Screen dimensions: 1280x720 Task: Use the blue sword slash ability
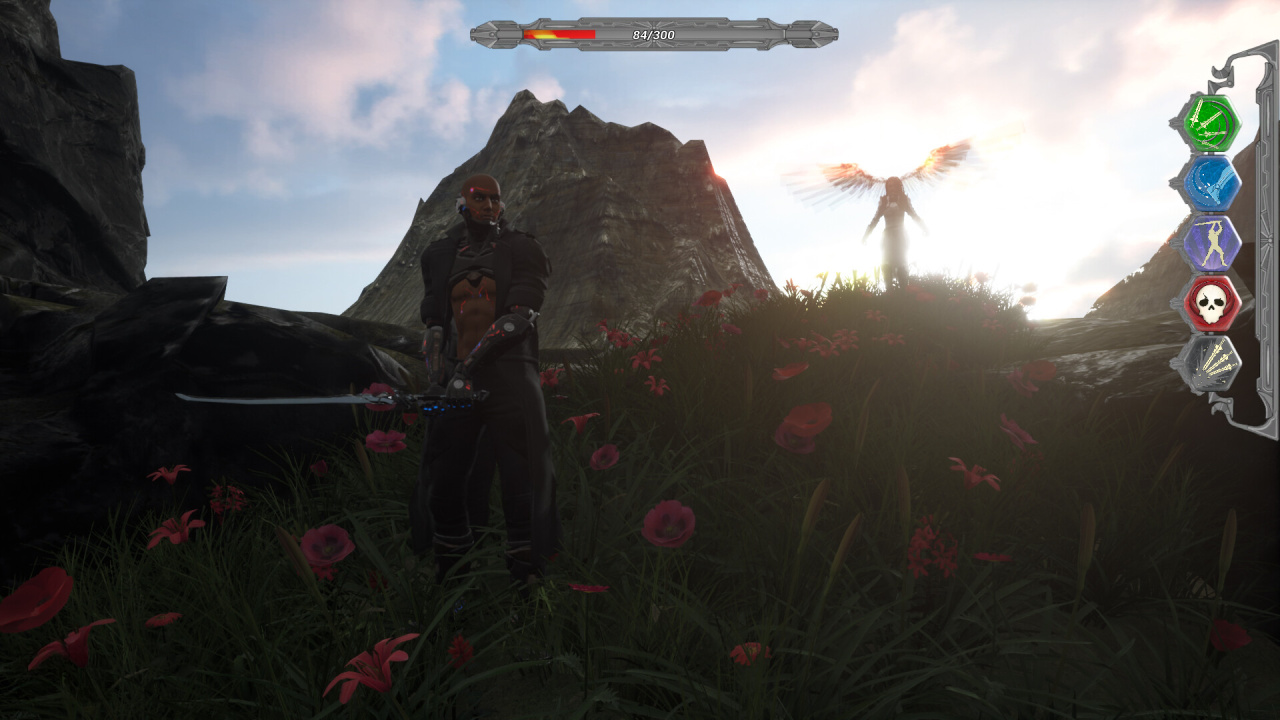[1211, 183]
